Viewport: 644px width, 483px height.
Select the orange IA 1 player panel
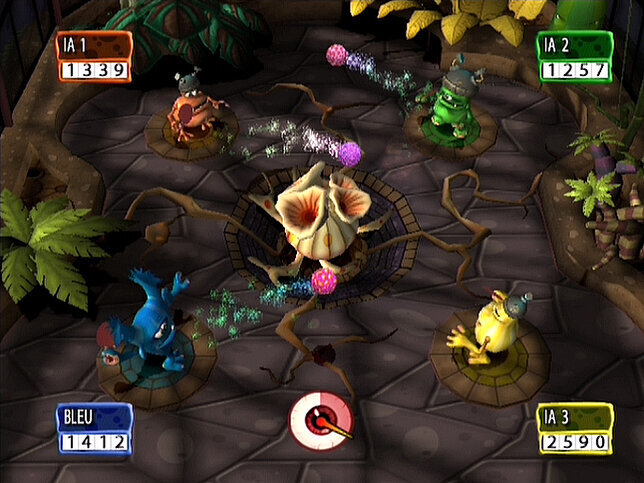(x=94, y=57)
